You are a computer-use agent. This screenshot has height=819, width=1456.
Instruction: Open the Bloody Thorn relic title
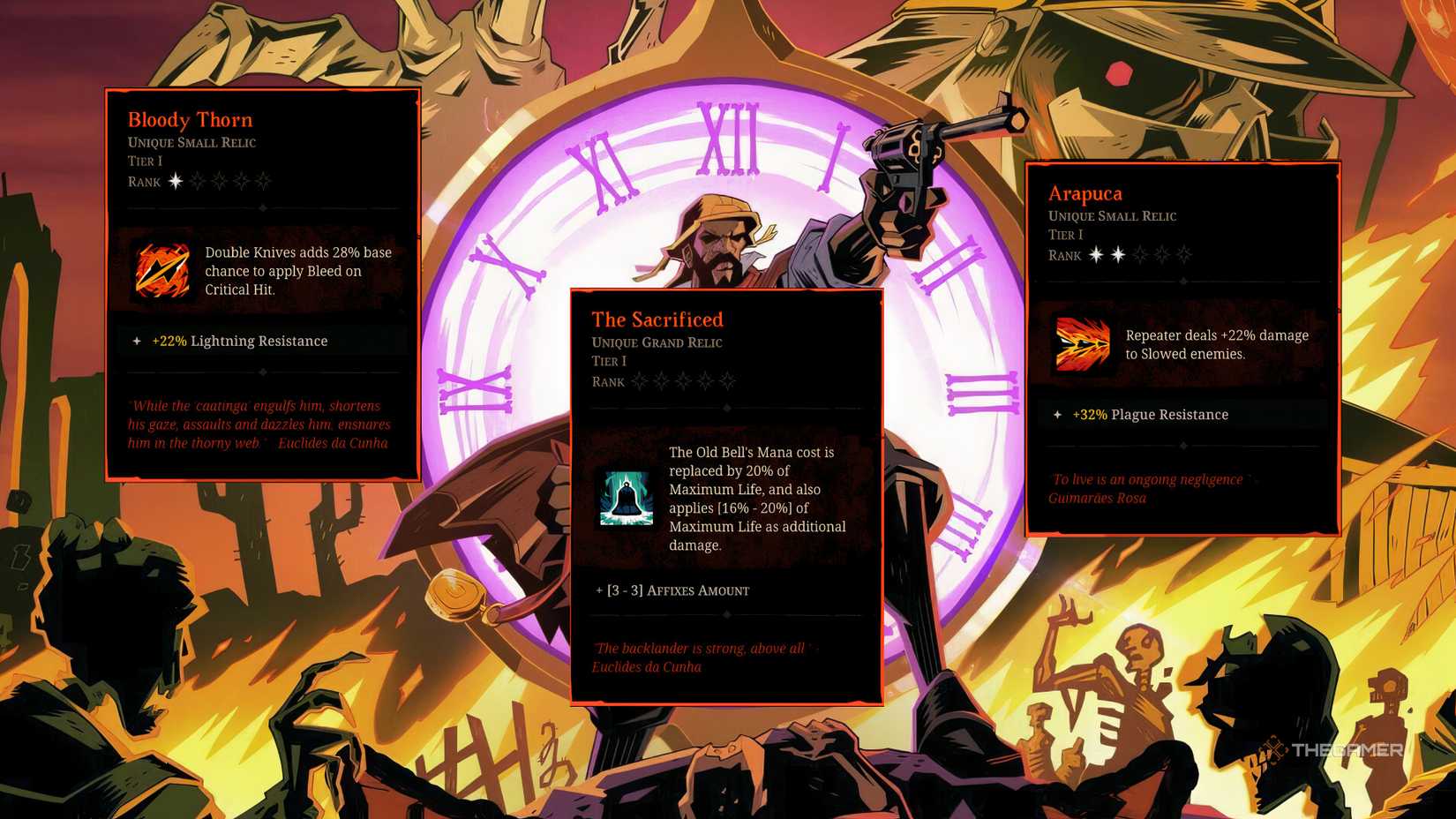[x=190, y=120]
